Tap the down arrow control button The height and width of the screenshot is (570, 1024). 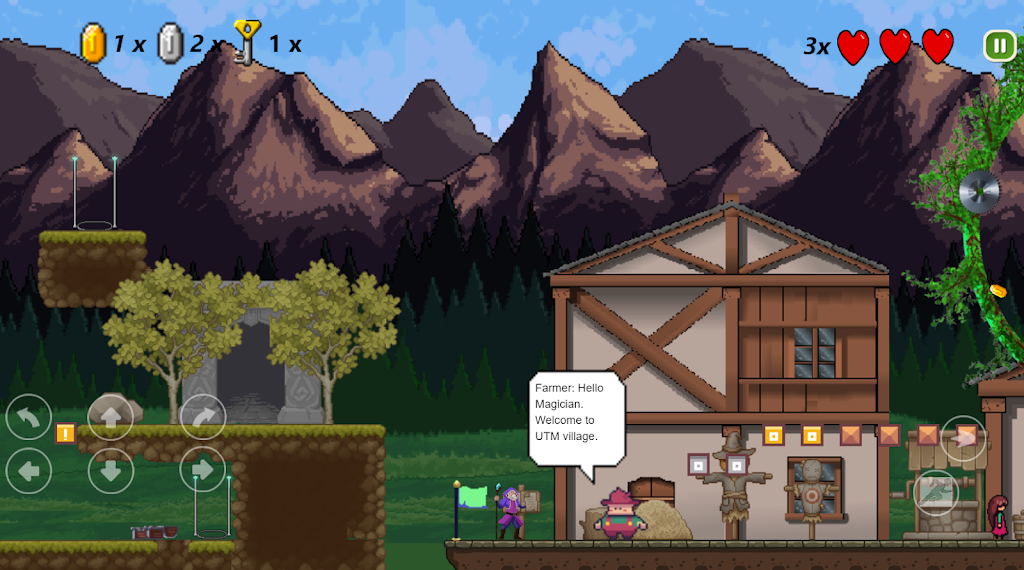point(111,470)
